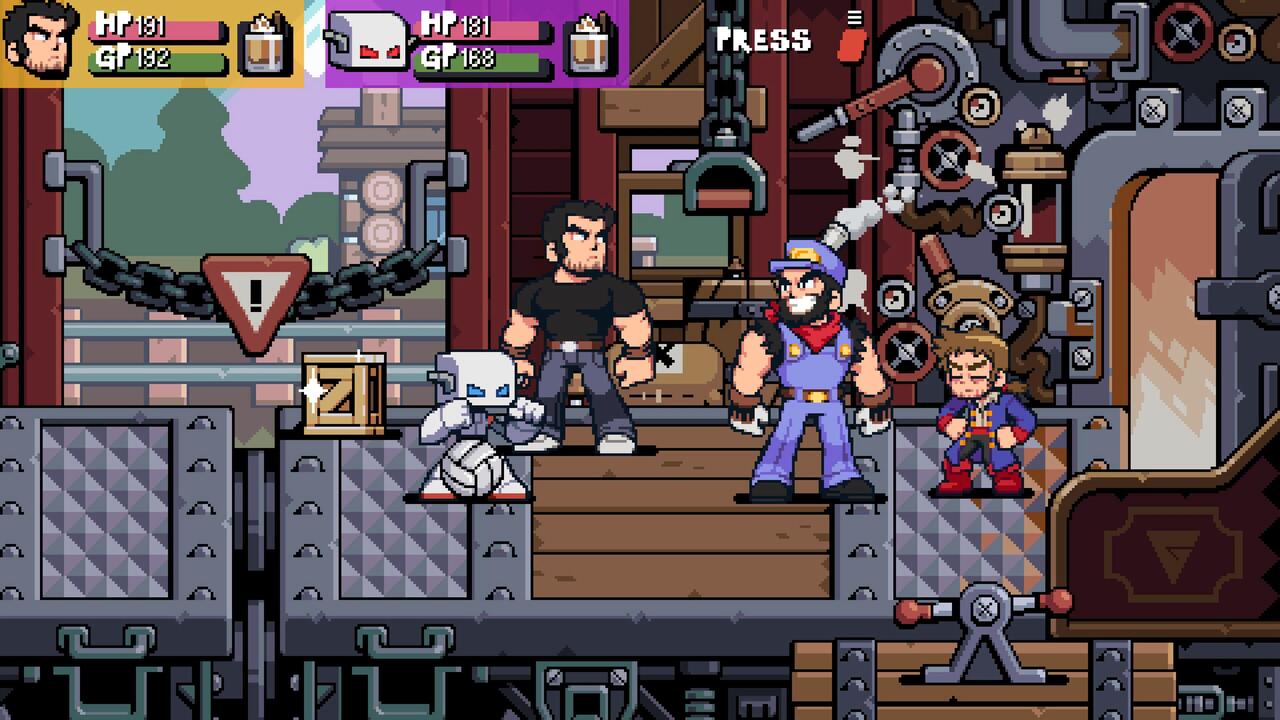The height and width of the screenshot is (720, 1280).
Task: Select the robot player's whipped drink item slot
Action: click(592, 44)
